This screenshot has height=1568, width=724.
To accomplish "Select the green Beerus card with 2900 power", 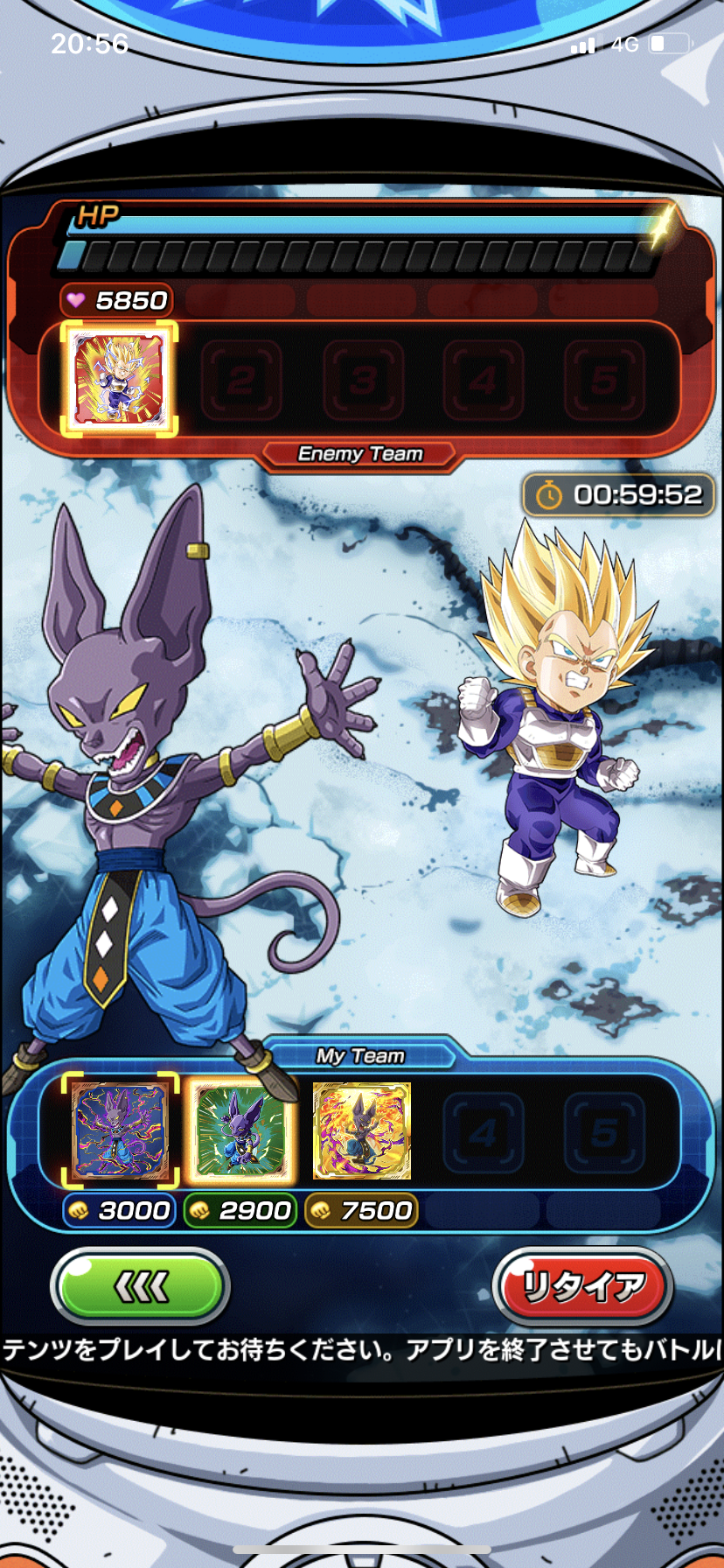I will 240,1130.
